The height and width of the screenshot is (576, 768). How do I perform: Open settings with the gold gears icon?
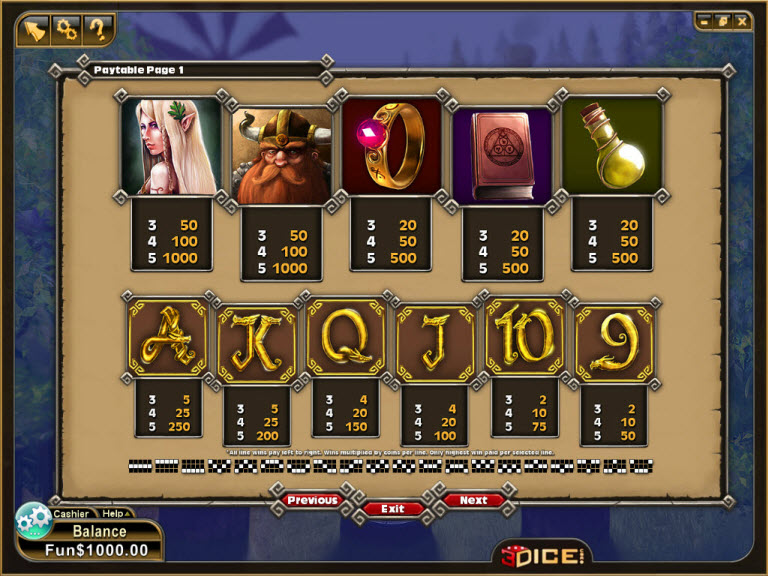point(67,28)
